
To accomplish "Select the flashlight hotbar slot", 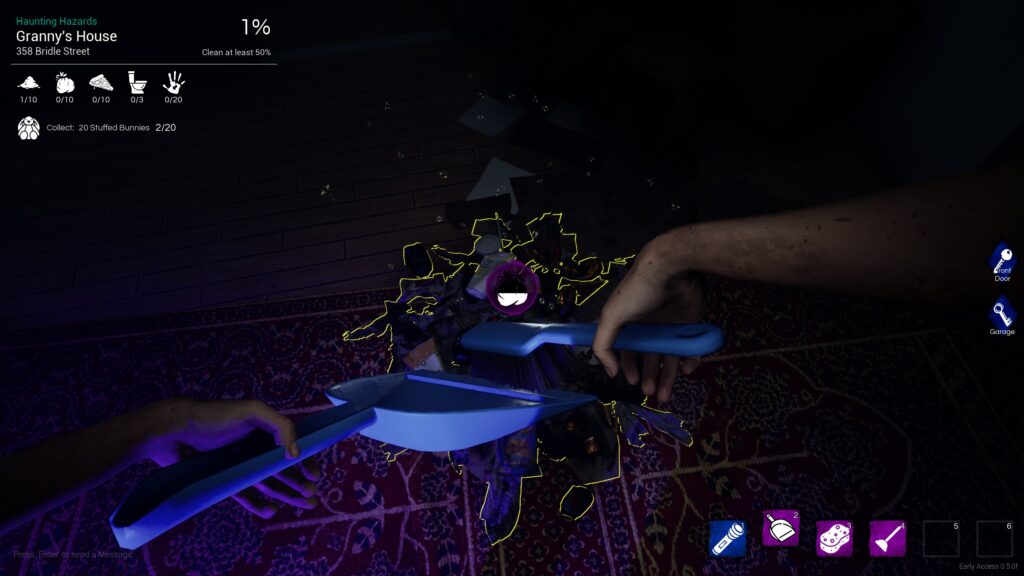I will [x=727, y=538].
